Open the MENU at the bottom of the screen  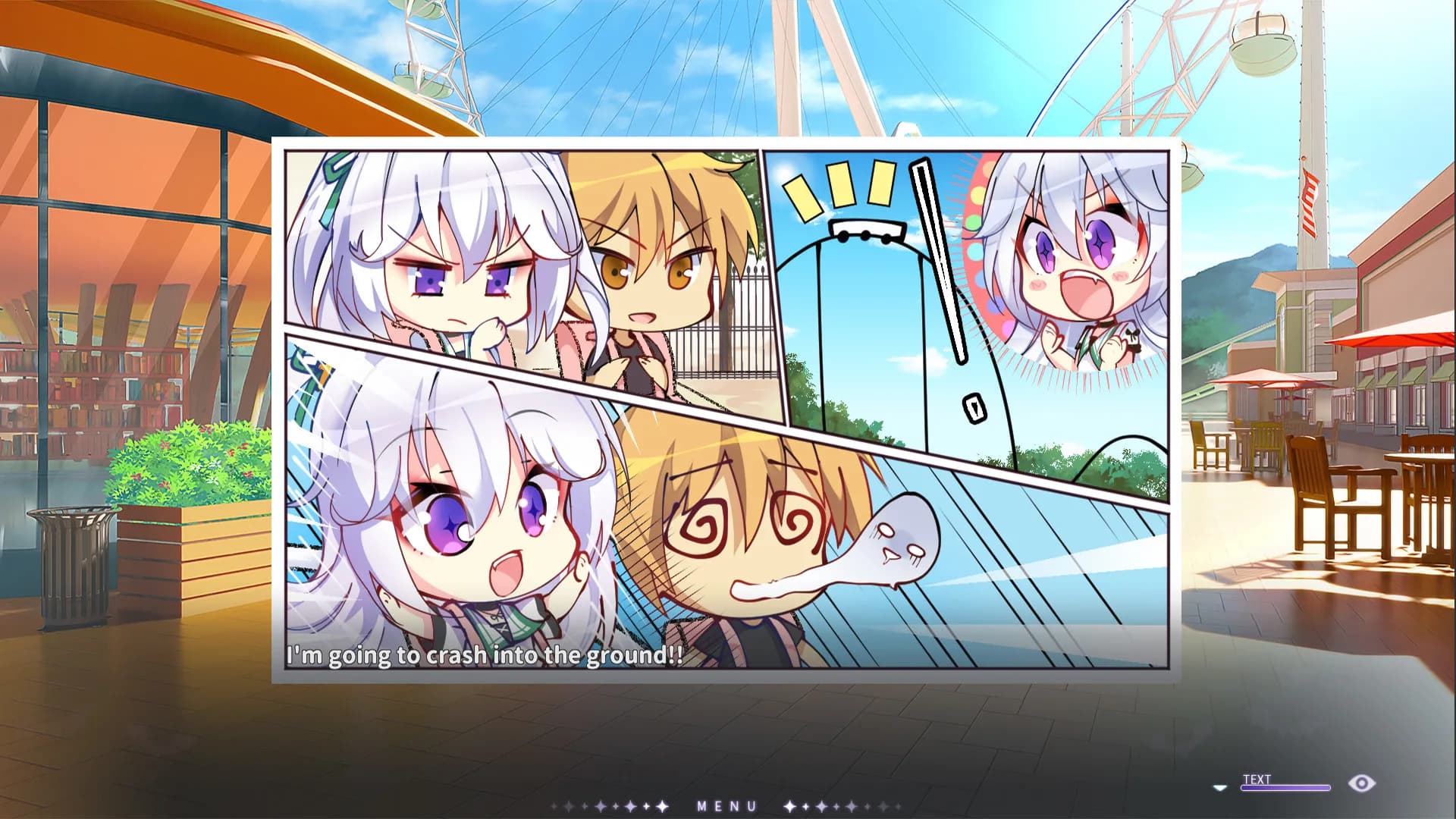coord(726,805)
